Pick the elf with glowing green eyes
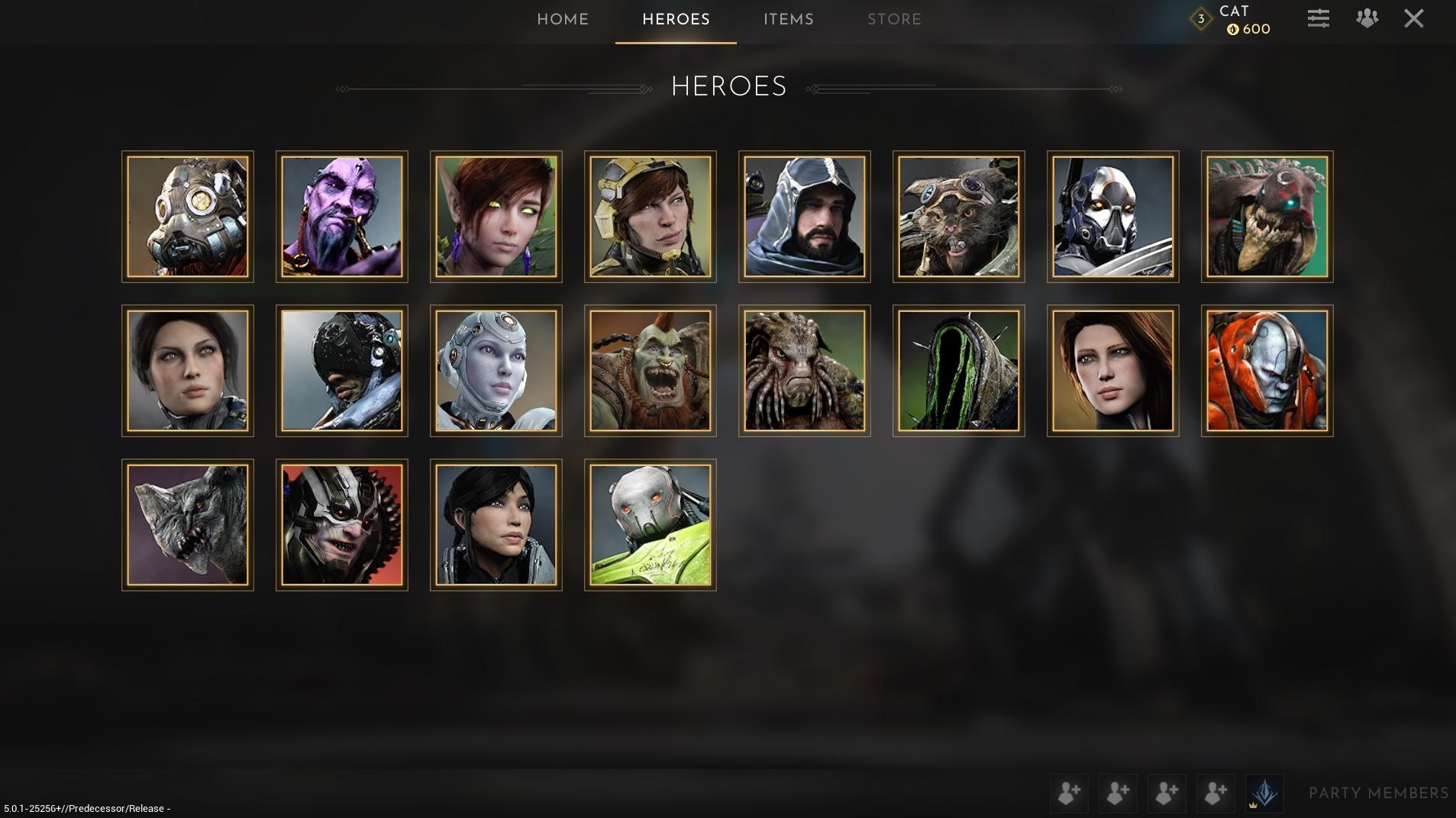This screenshot has width=1456, height=818. pos(496,217)
